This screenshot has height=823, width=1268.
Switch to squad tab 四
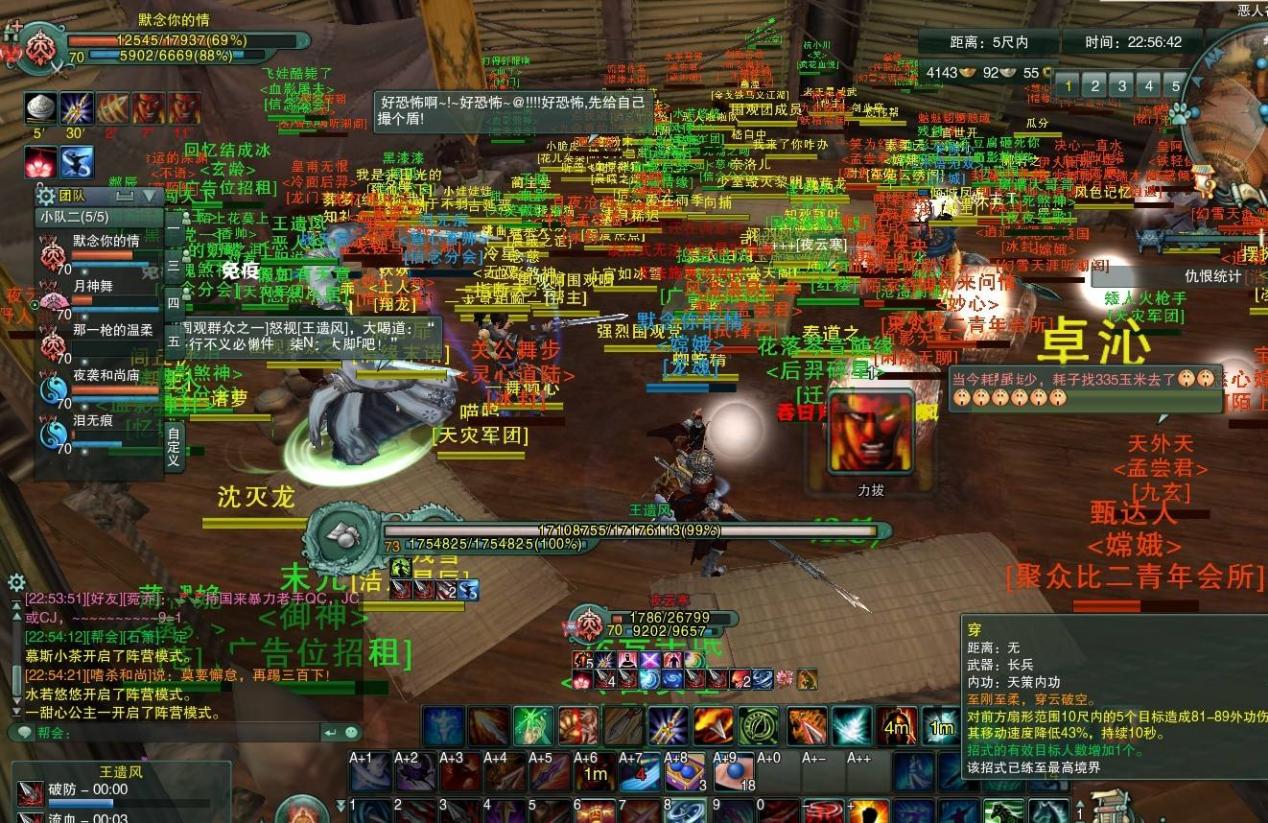pyautogui.click(x=174, y=303)
